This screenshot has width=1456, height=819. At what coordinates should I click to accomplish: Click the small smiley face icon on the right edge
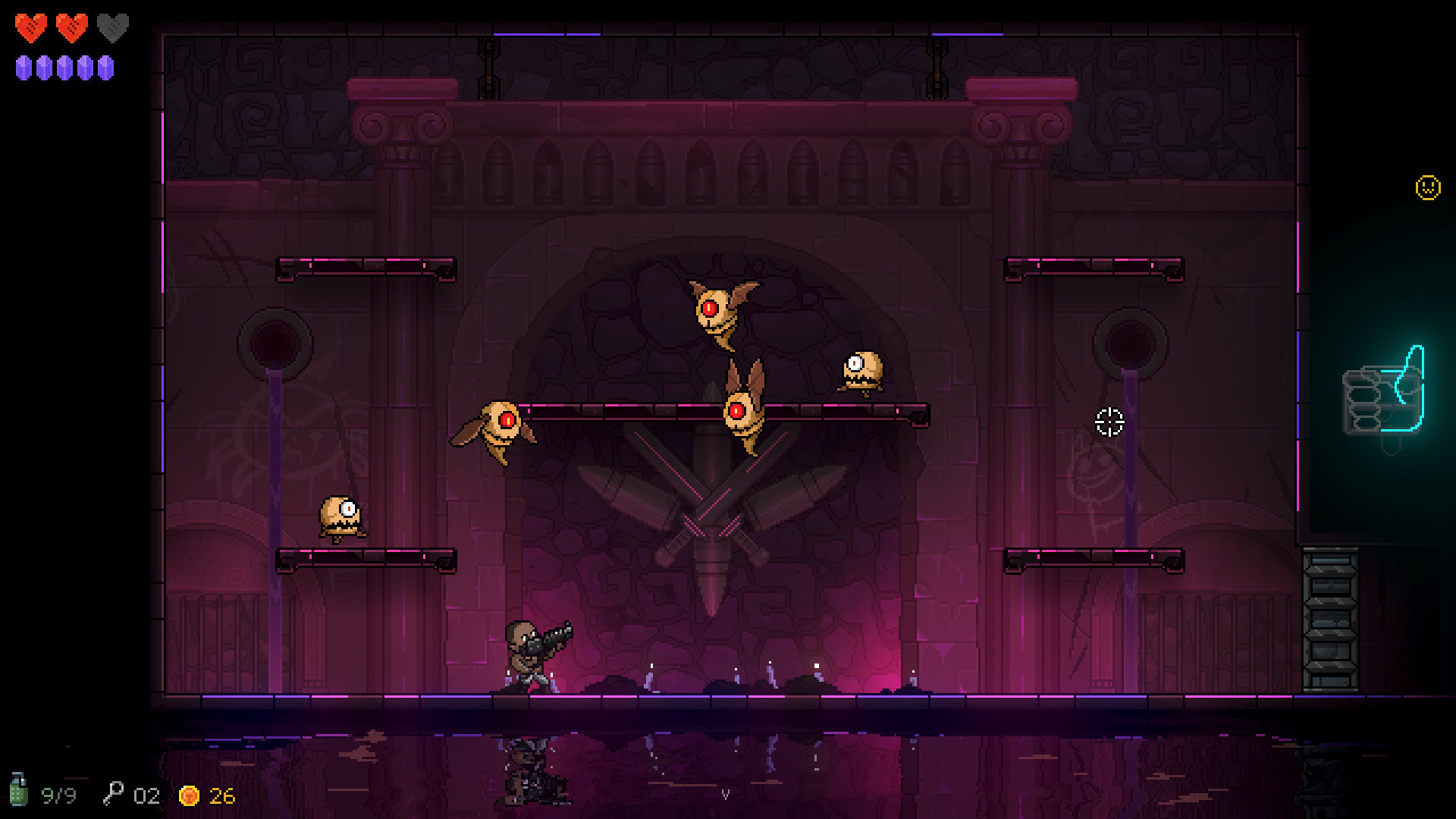pos(1427,186)
